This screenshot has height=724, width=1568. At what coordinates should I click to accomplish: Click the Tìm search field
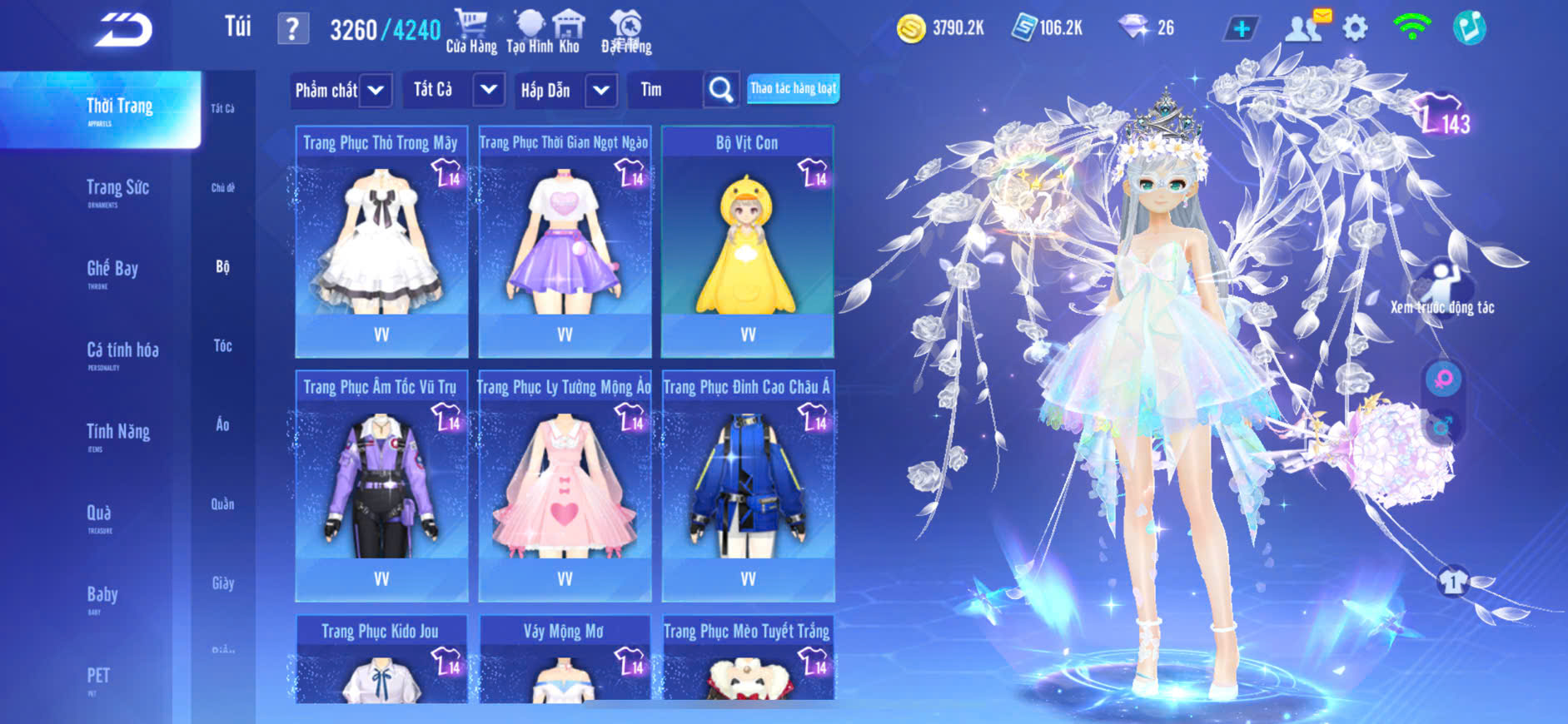[x=664, y=90]
